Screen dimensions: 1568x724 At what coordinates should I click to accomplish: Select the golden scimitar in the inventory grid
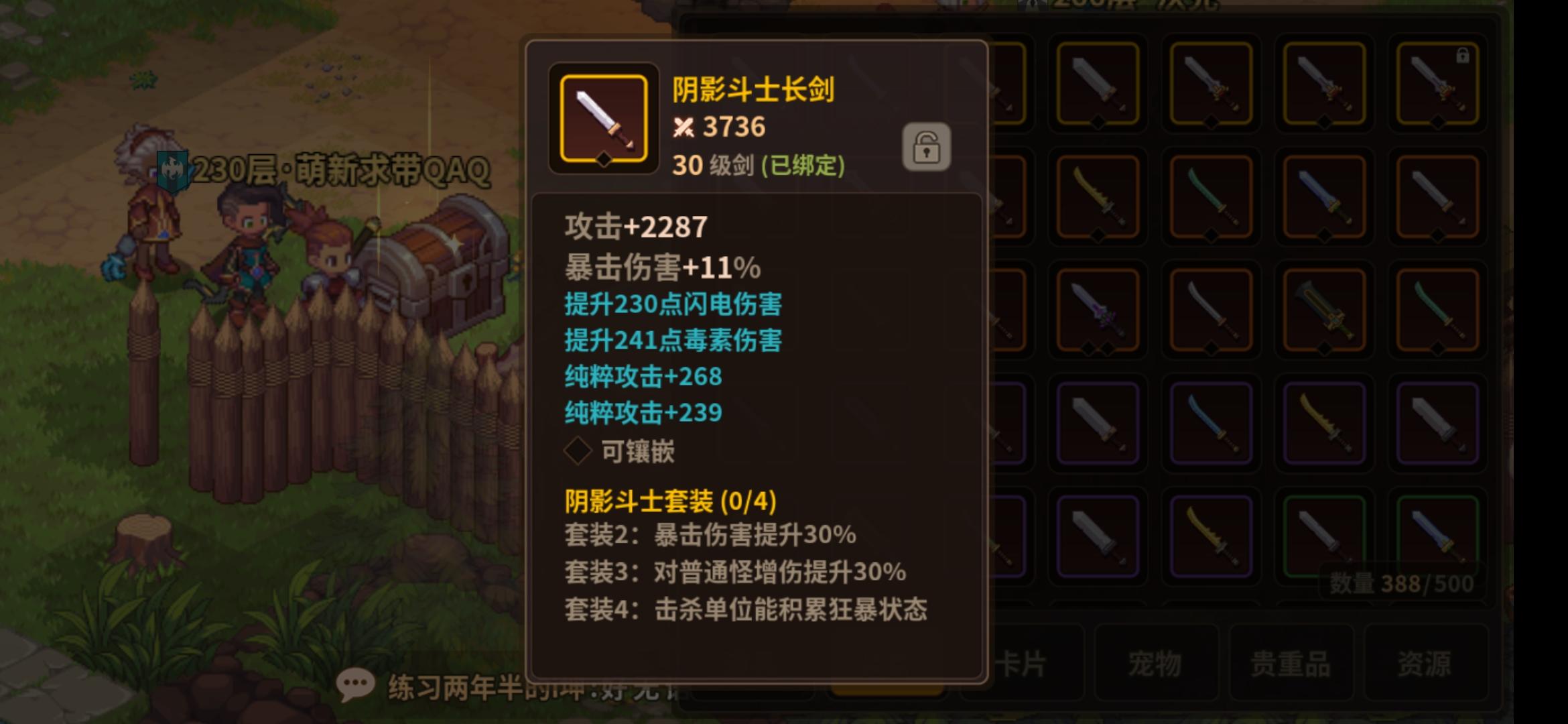pos(1099,197)
